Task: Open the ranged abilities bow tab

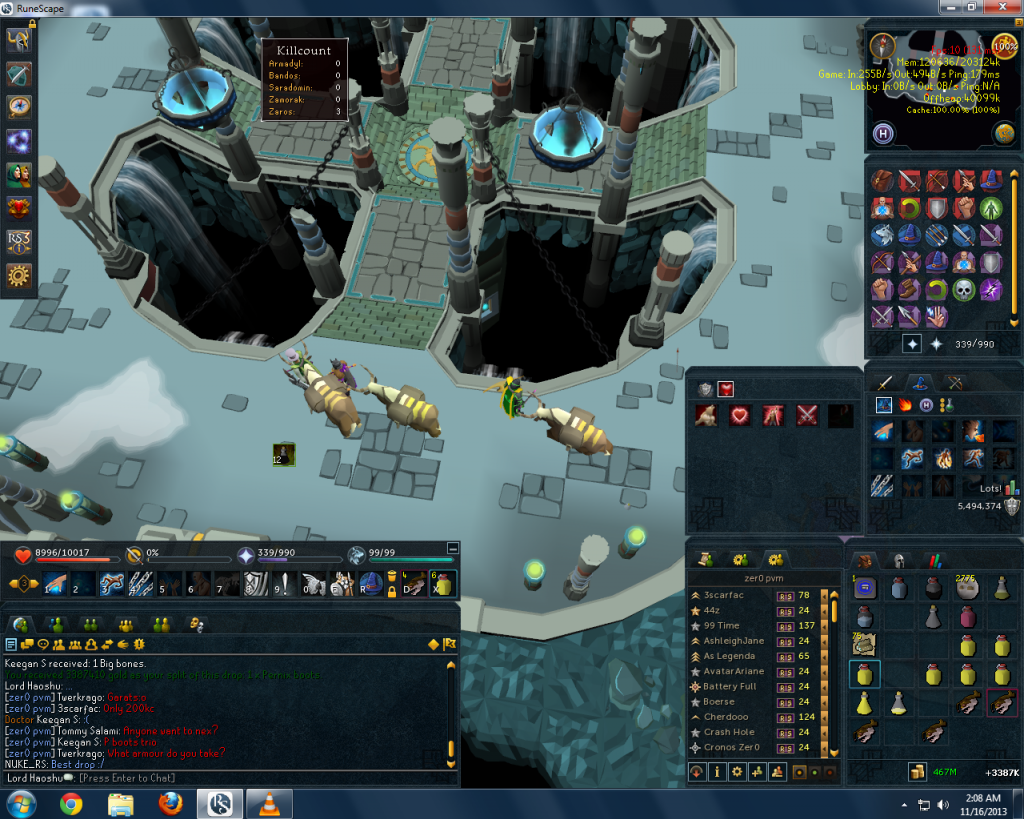Action: (955, 381)
